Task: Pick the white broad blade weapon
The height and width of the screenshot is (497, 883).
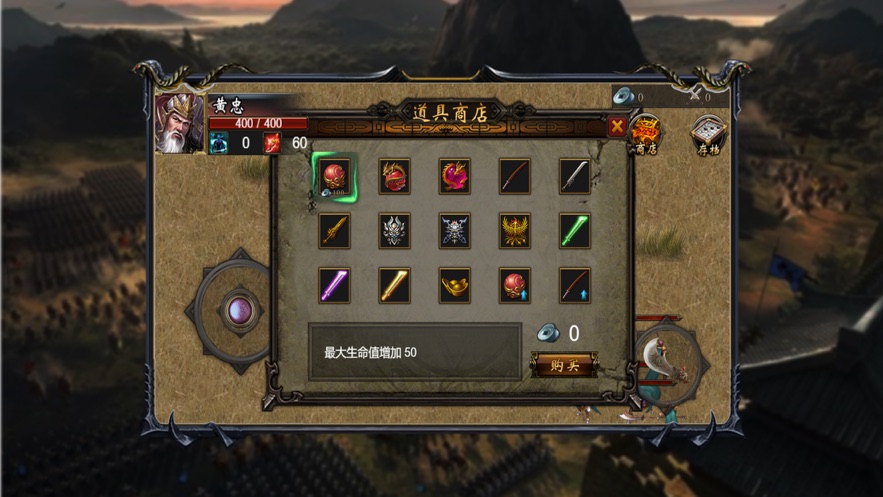Action: click(x=575, y=176)
